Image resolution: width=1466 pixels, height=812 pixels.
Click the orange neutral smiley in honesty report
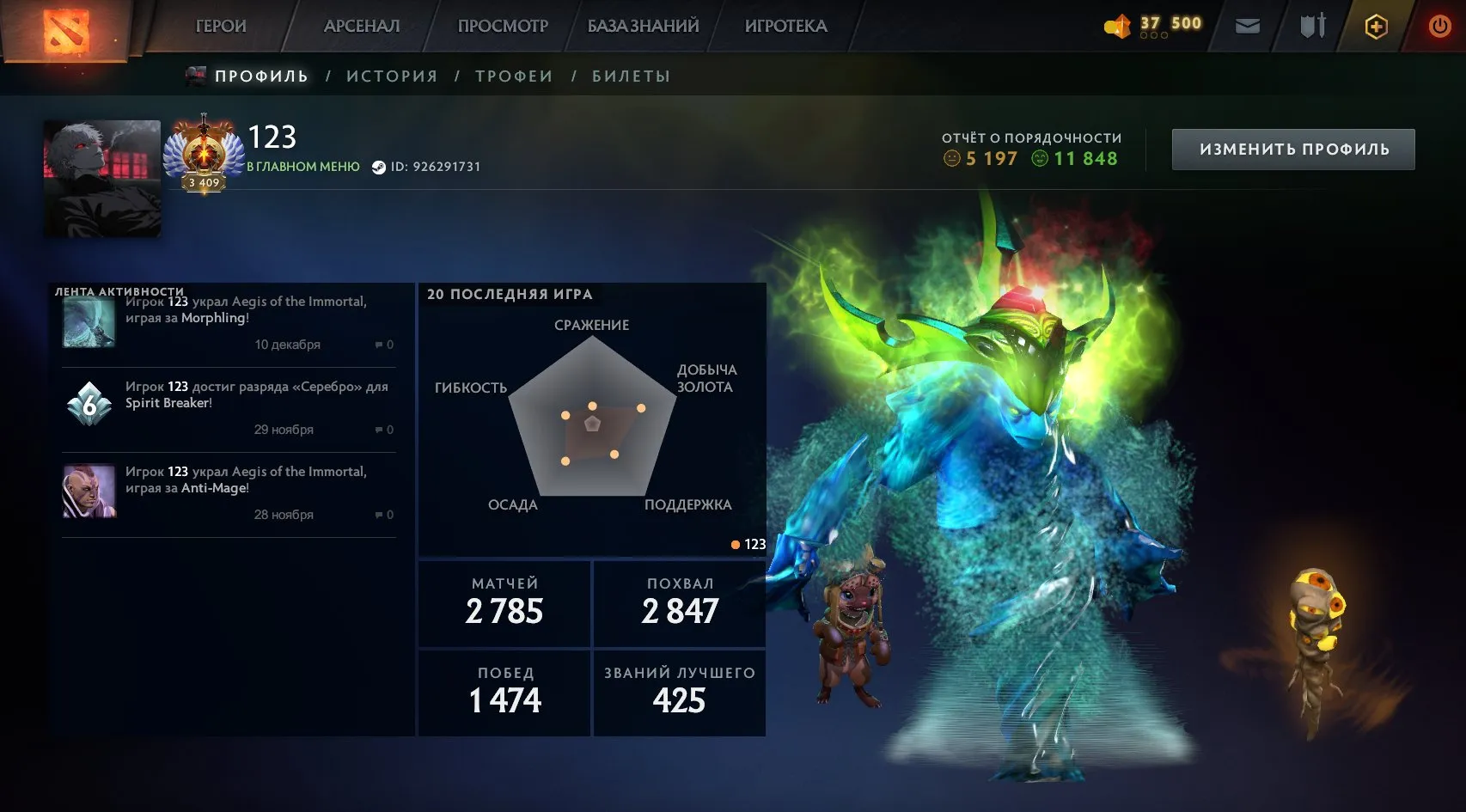(954, 158)
